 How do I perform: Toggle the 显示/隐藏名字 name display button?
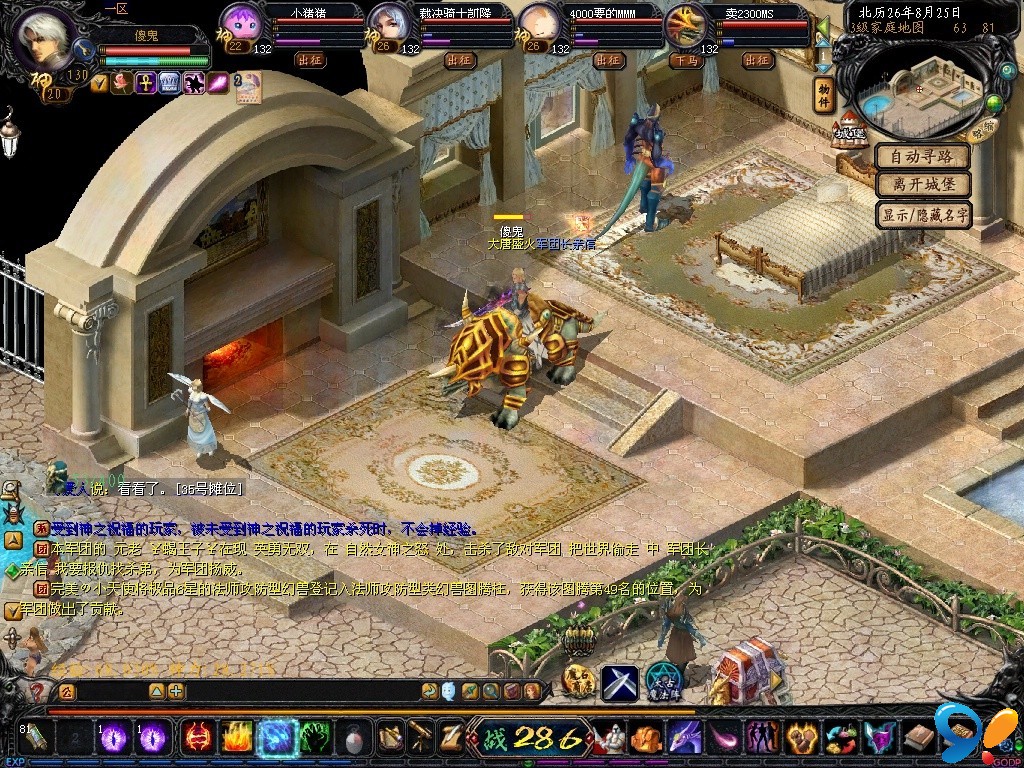click(x=923, y=214)
